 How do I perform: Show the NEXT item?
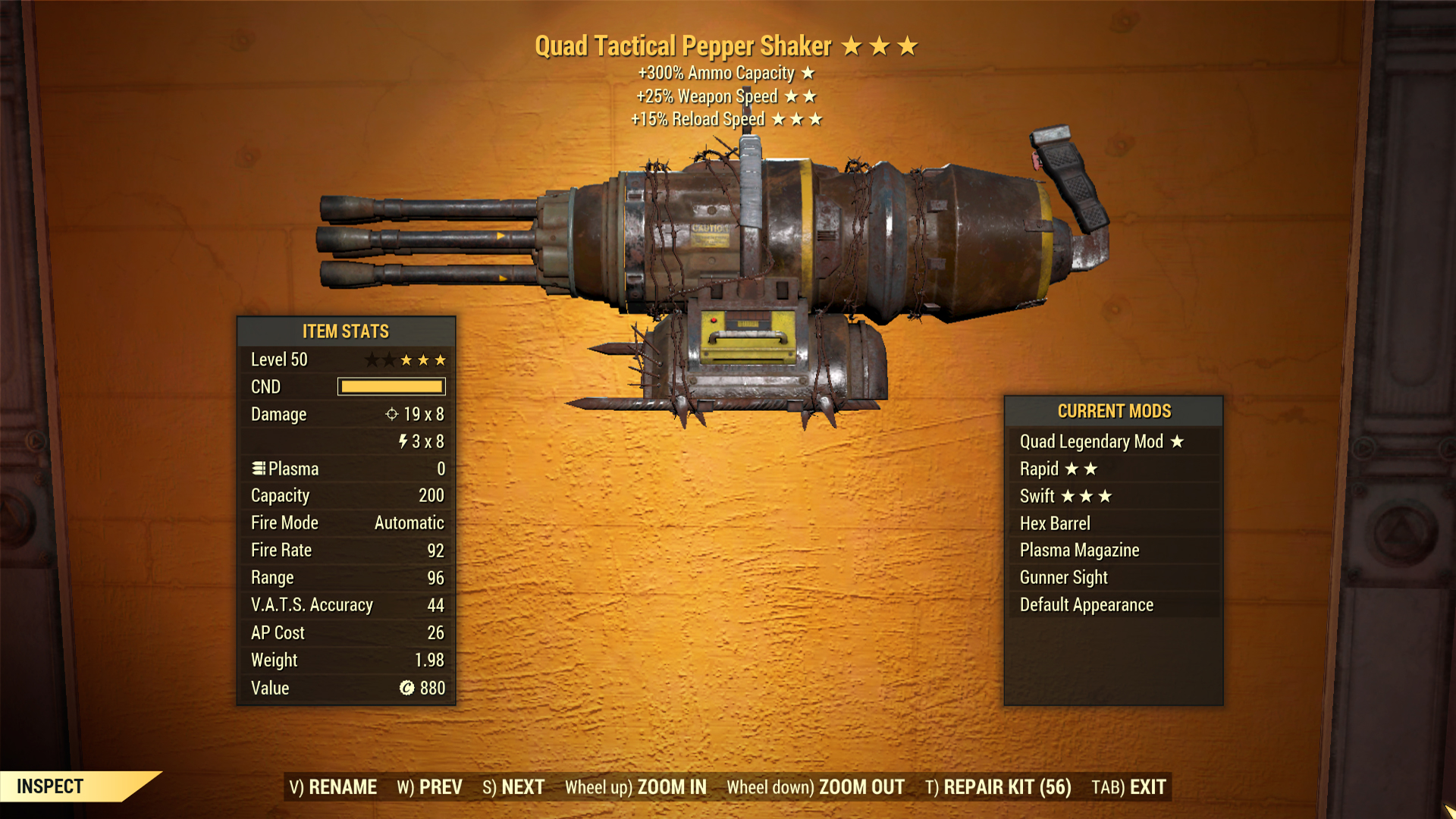click(513, 787)
